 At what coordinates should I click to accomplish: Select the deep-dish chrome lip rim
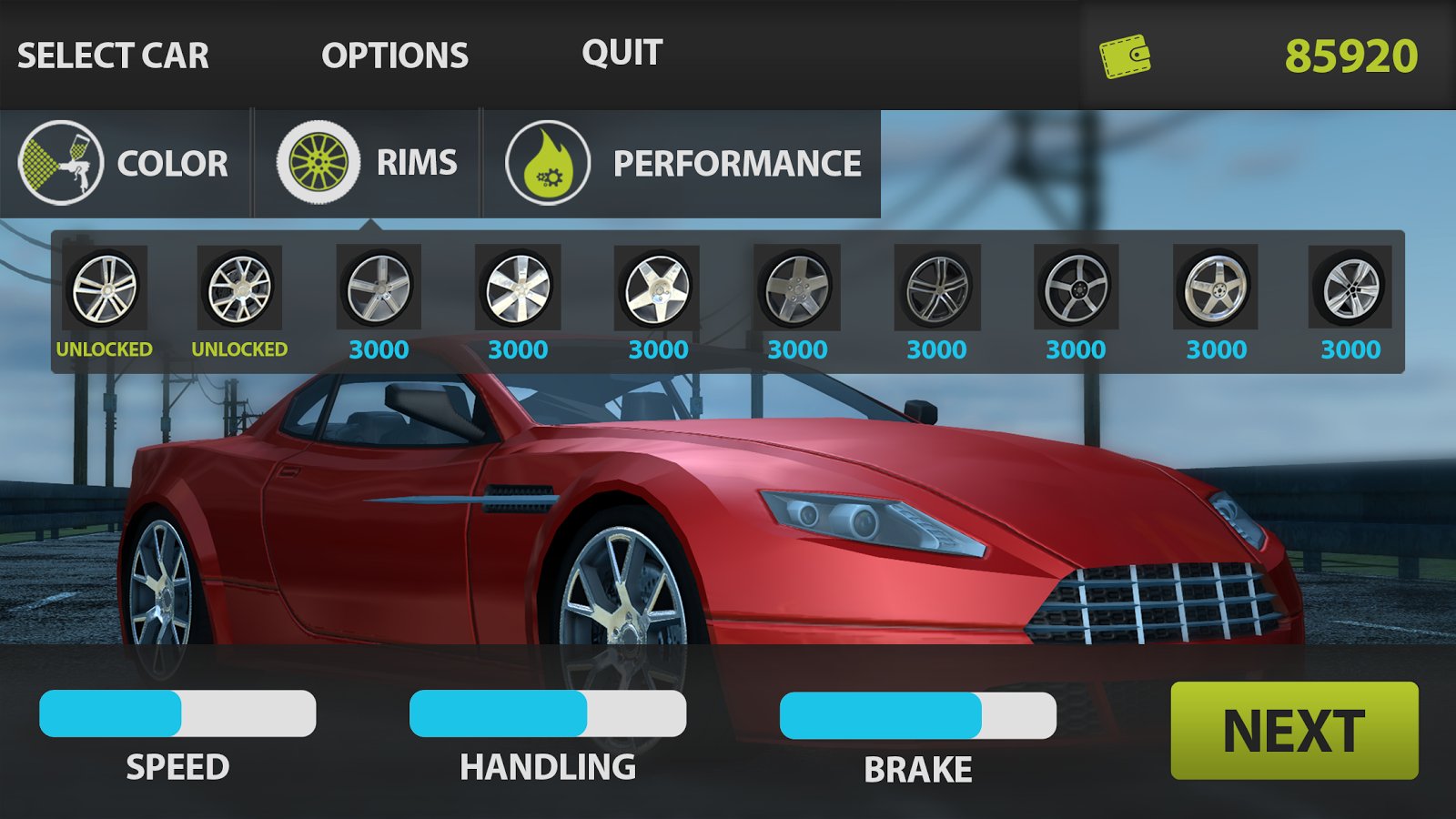(1216, 289)
